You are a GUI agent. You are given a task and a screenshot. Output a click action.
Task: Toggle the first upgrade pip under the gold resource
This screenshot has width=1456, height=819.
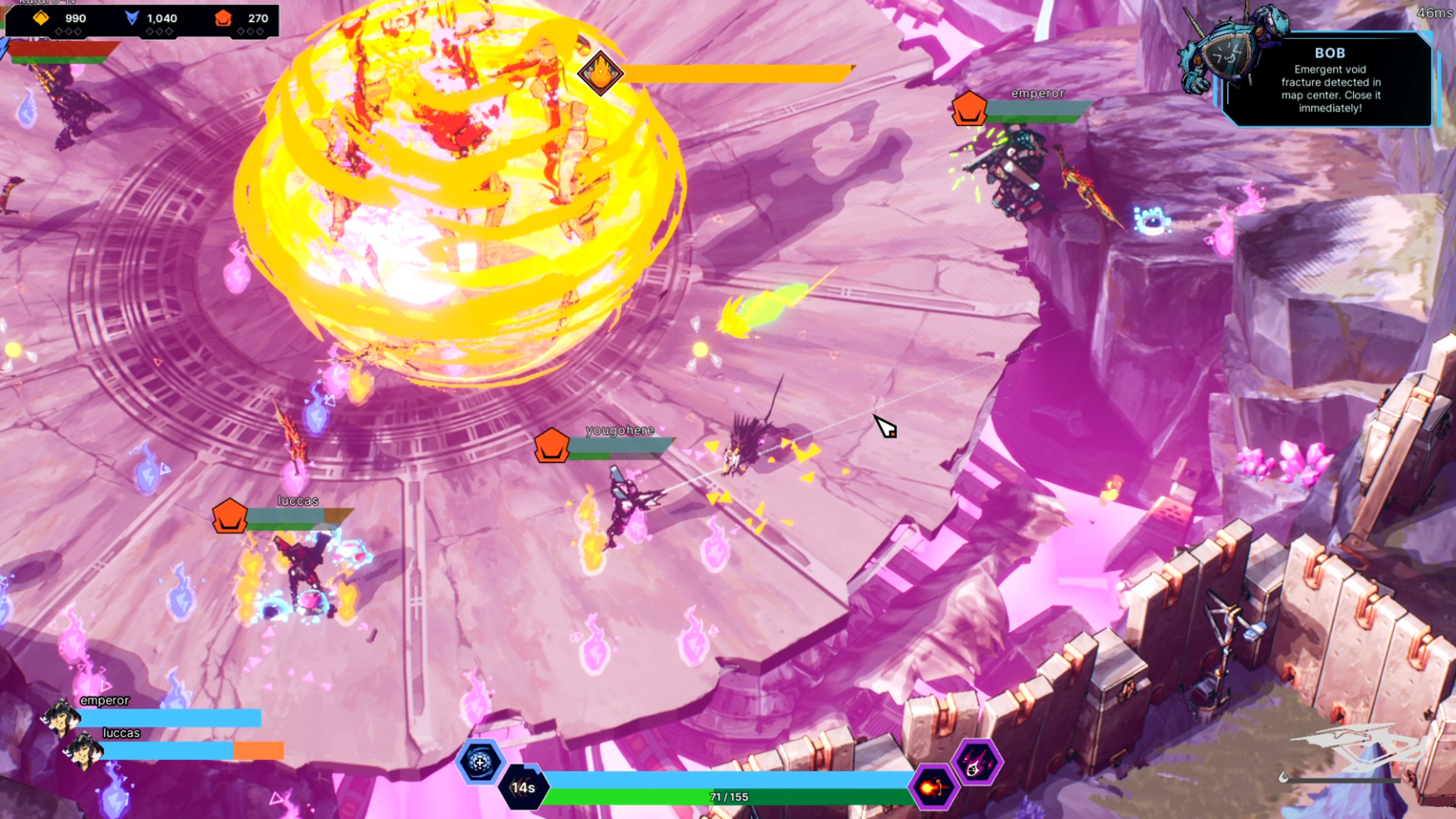[x=58, y=33]
